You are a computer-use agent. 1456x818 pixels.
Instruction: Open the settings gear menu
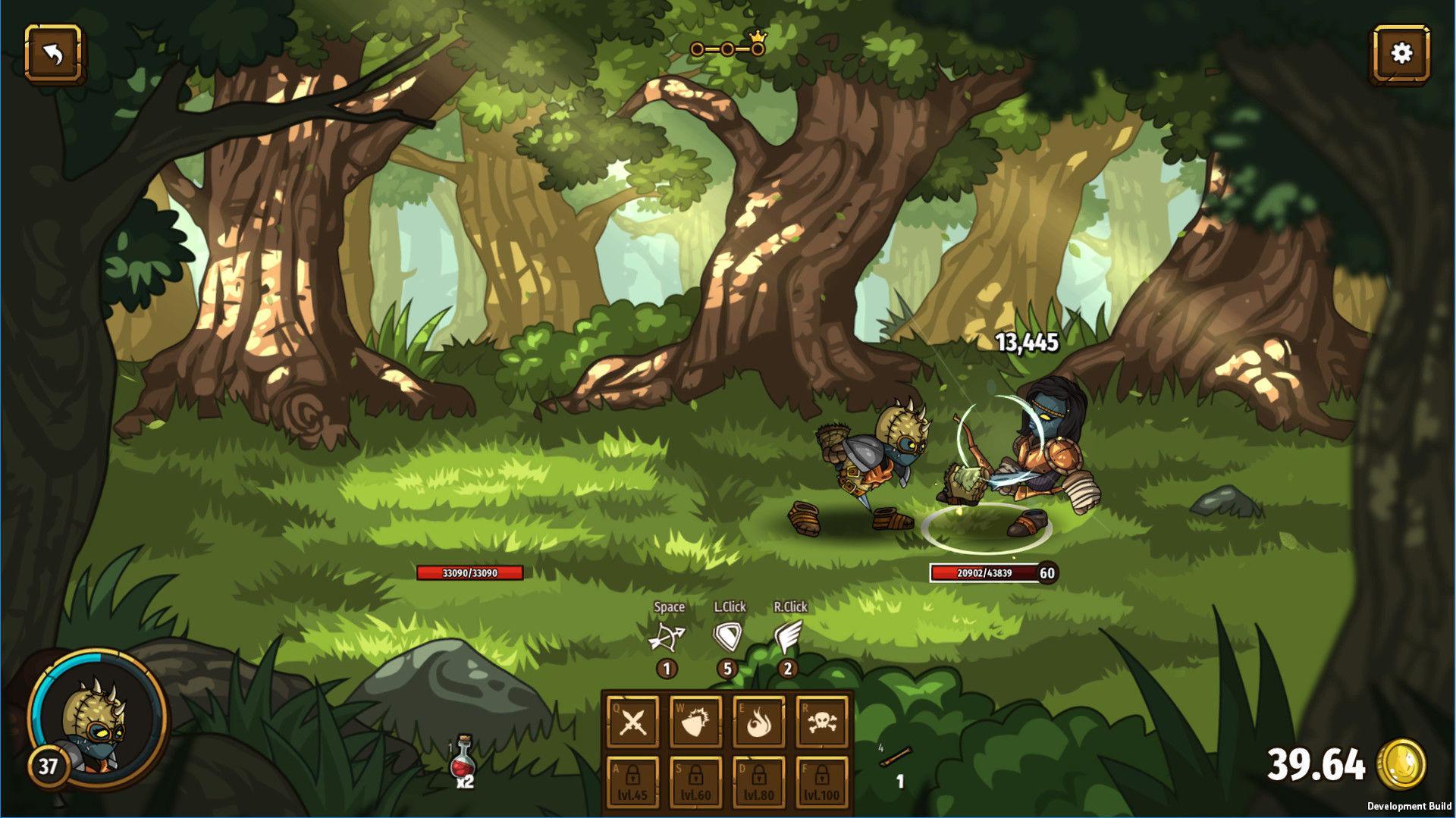tap(1402, 52)
